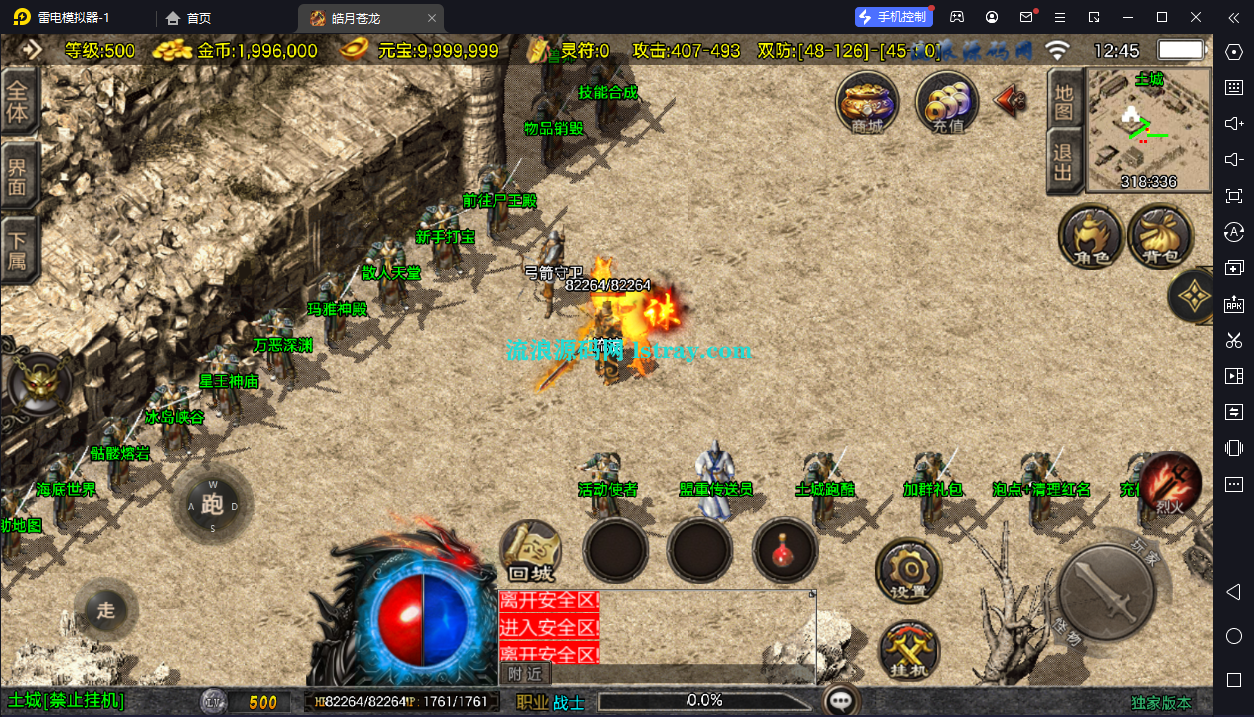Image resolution: width=1254 pixels, height=717 pixels.
Task: Open the chat bubble button
Action: [843, 700]
